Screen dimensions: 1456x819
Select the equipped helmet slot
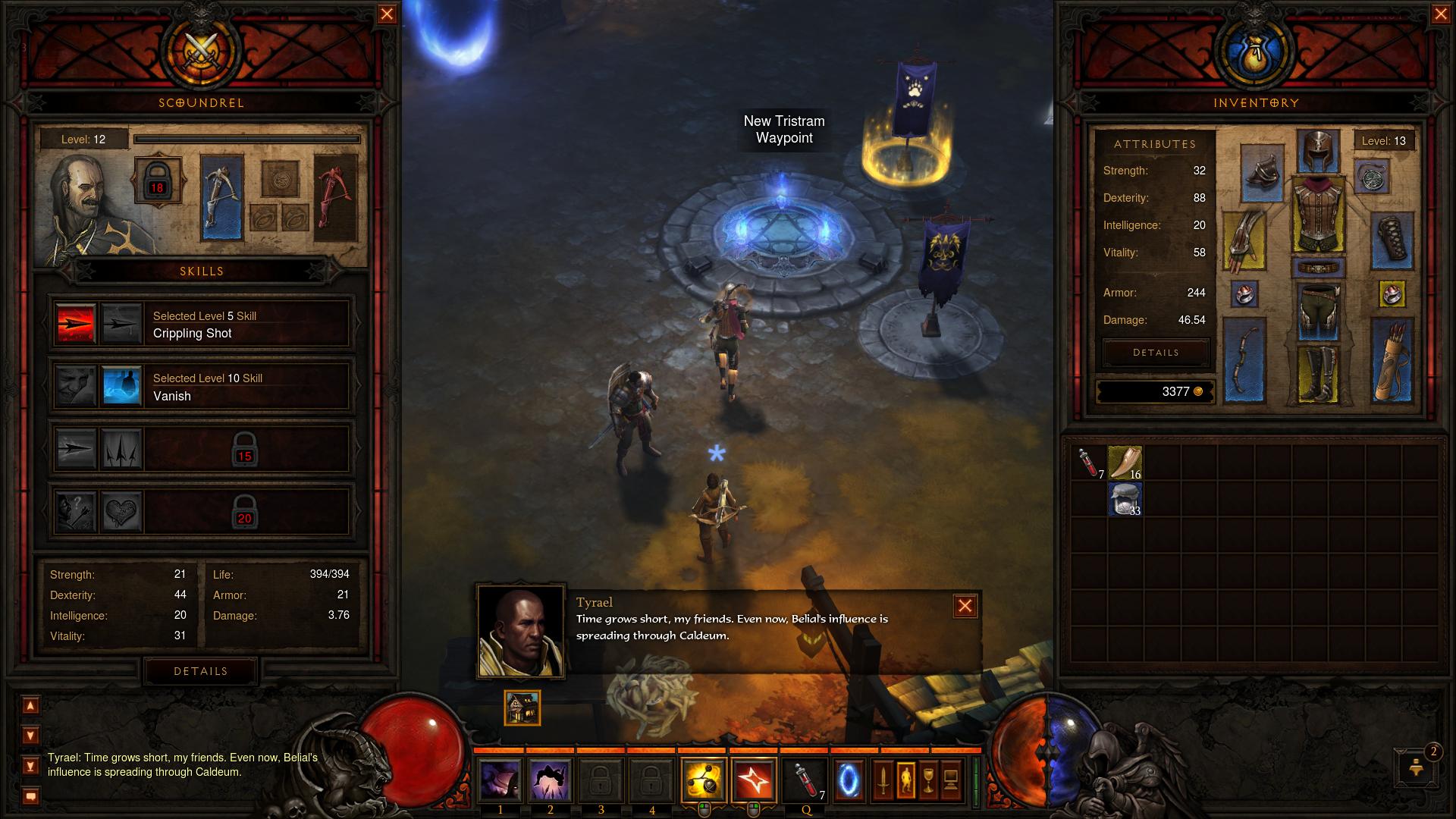[1318, 152]
